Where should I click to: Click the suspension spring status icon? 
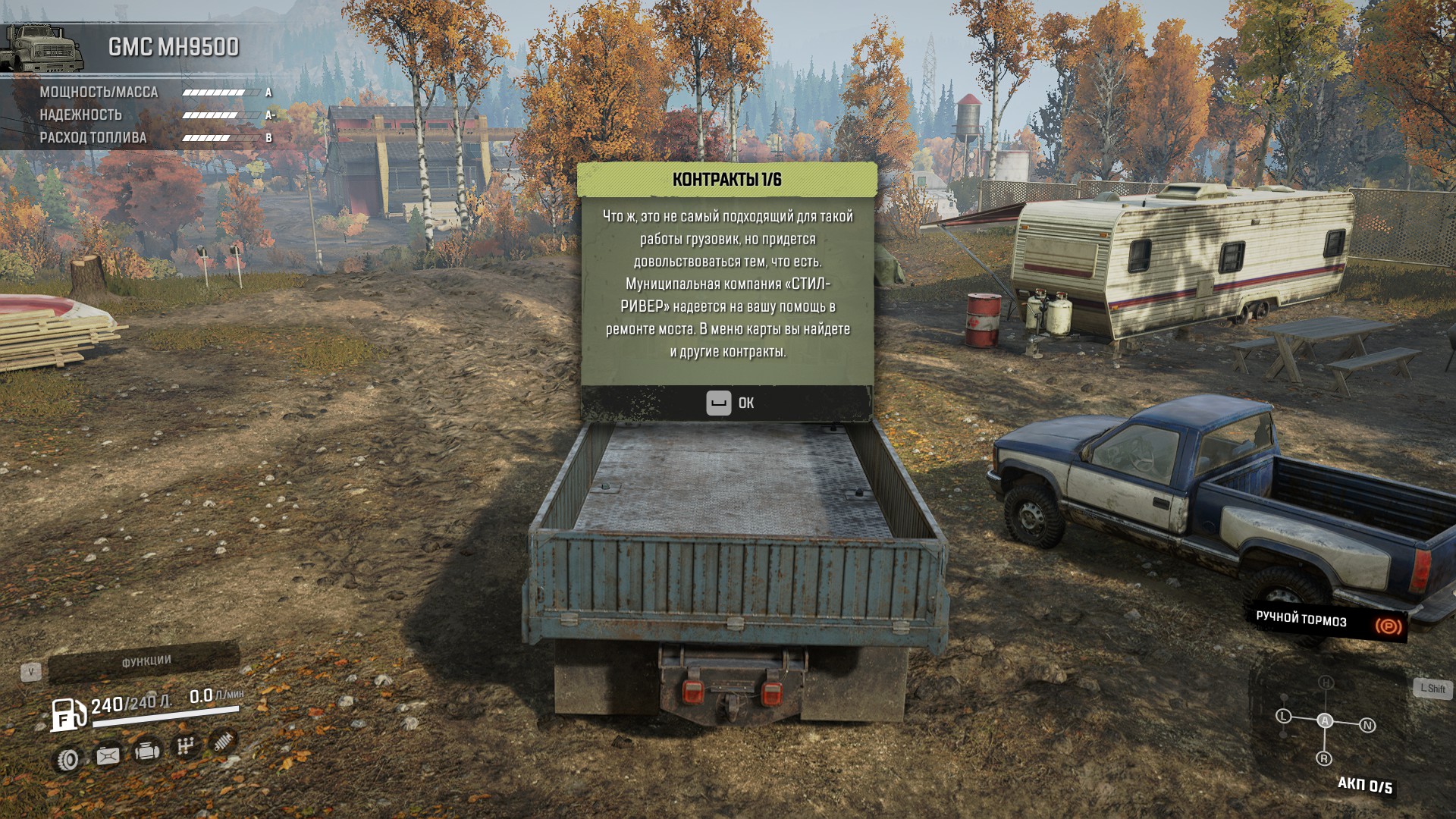(x=223, y=742)
